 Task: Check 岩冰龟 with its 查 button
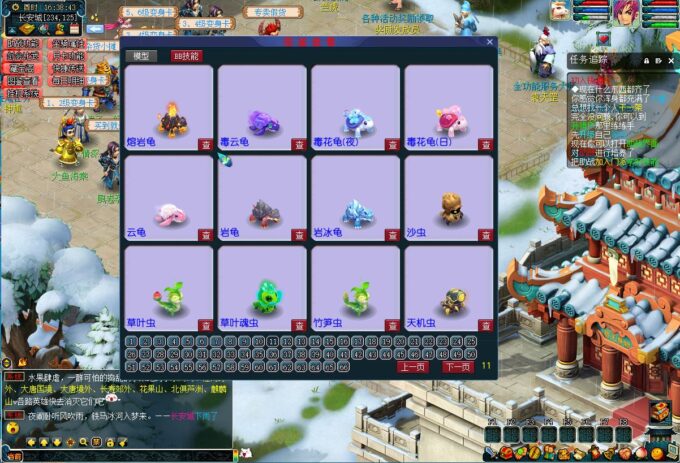[x=392, y=235]
